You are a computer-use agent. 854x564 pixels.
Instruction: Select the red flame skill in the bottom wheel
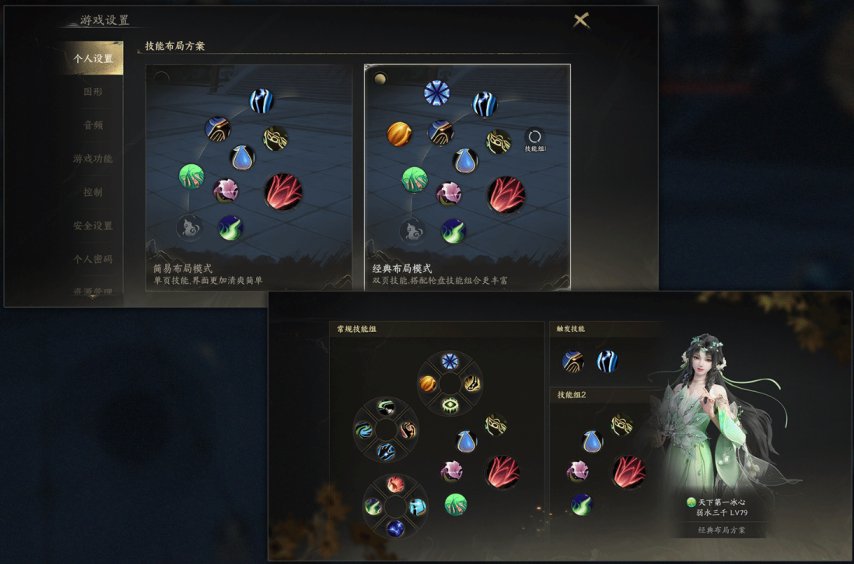click(x=394, y=484)
